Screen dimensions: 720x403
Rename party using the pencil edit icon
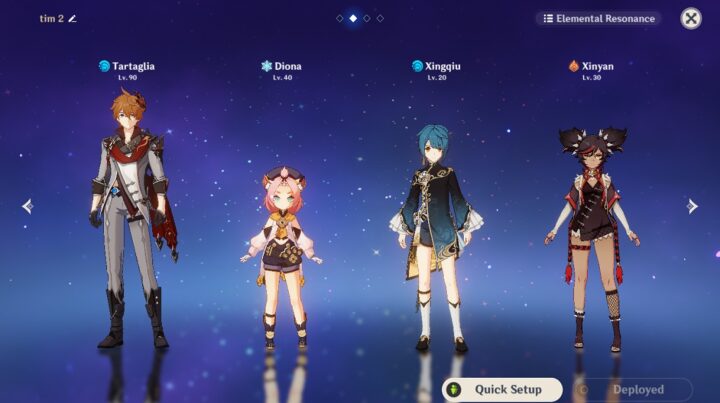click(72, 18)
